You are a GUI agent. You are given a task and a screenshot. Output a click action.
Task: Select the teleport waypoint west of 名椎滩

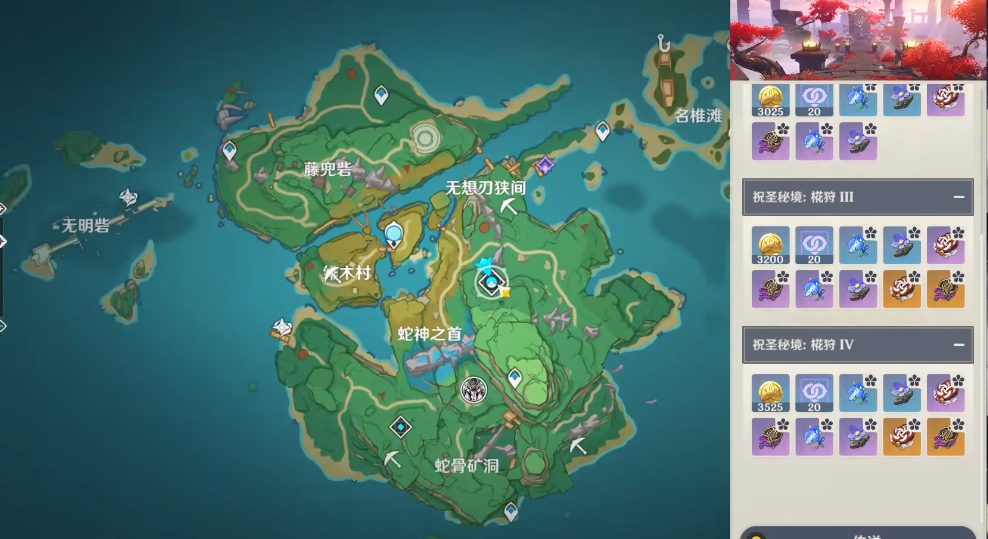coord(603,130)
